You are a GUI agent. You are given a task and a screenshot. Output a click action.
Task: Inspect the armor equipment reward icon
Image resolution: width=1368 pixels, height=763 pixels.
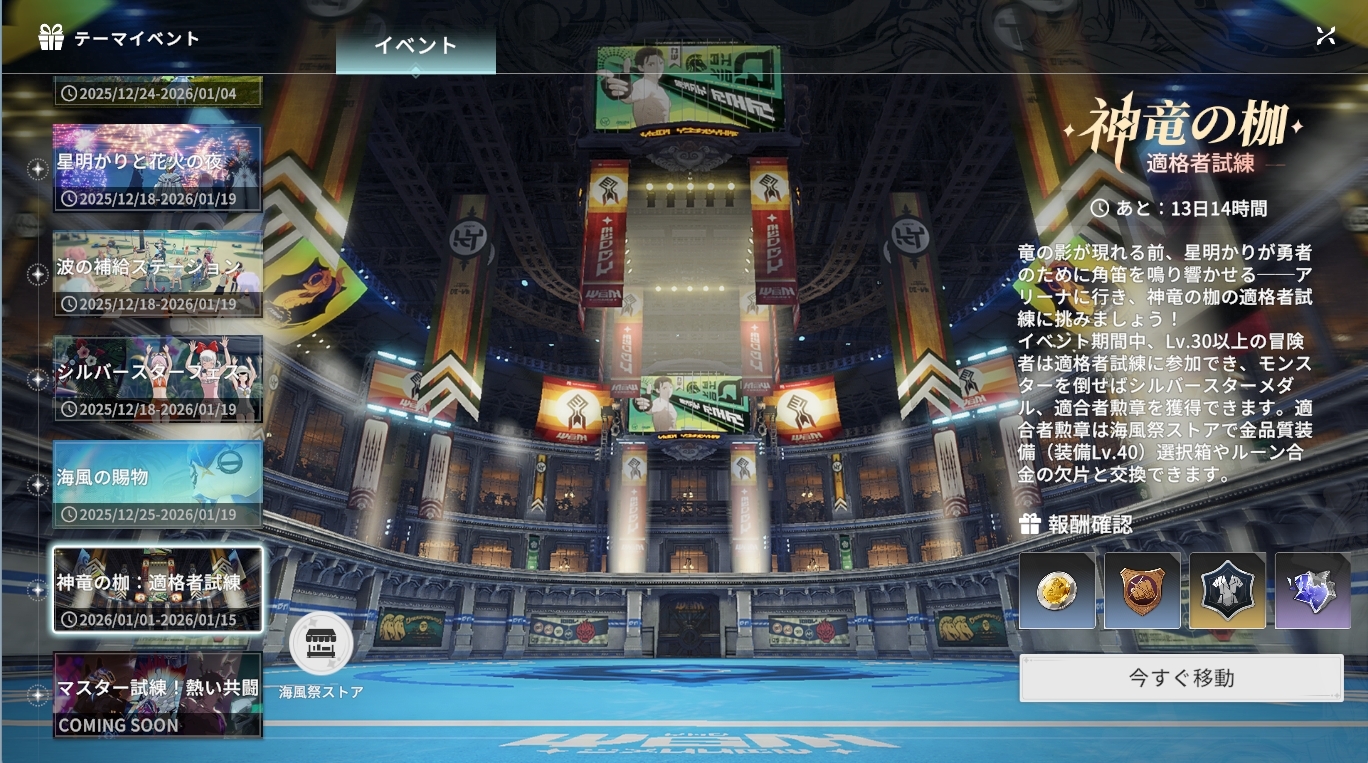click(1227, 590)
